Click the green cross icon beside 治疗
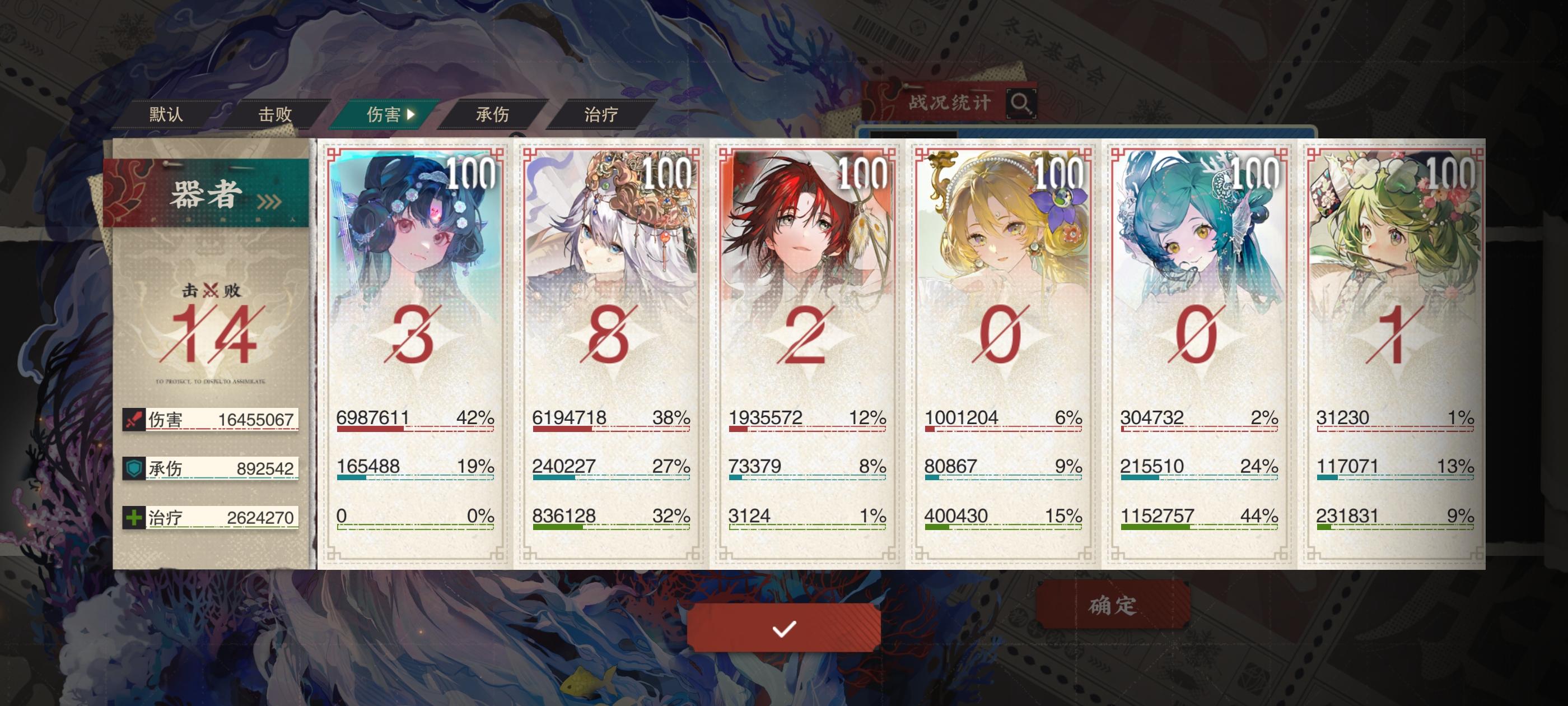The width and height of the screenshot is (1568, 706). [x=135, y=518]
